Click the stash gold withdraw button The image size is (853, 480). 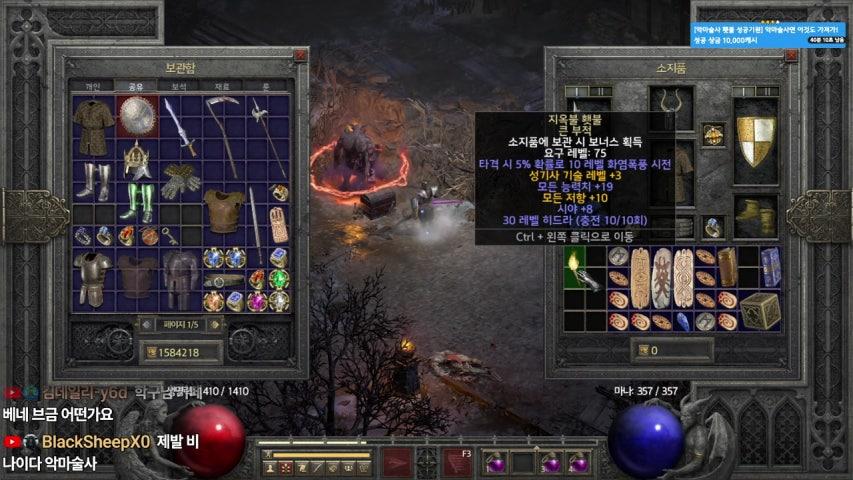154,352
